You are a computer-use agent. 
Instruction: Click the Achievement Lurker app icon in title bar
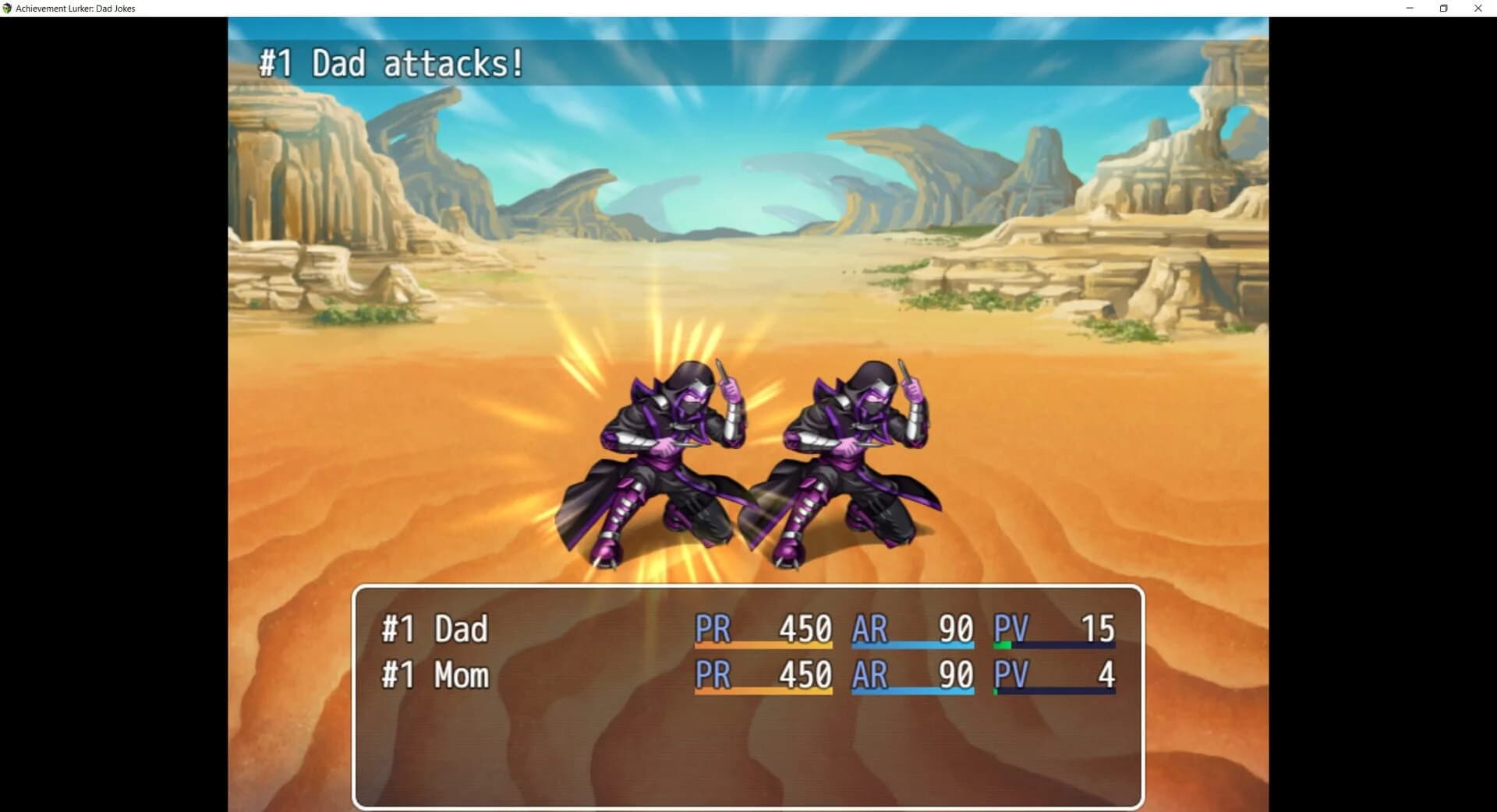(8, 8)
